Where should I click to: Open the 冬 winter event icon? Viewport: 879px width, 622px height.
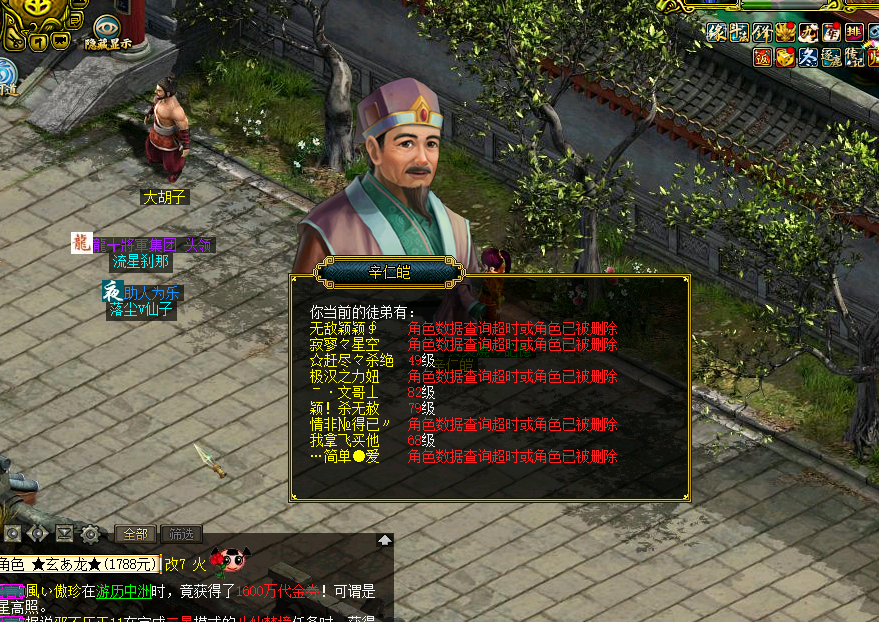tap(808, 57)
